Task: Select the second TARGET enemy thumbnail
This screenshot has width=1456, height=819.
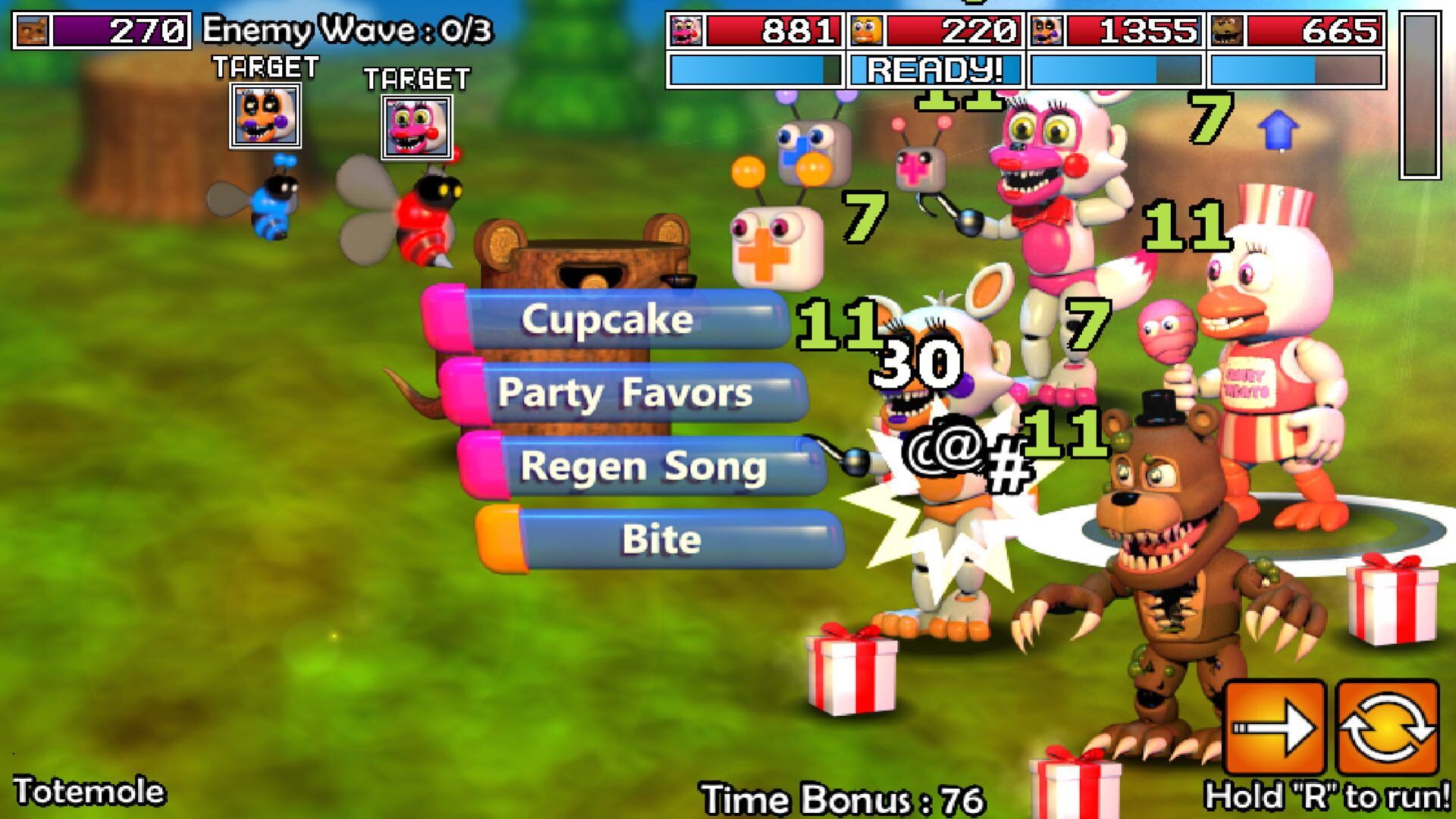Action: (x=416, y=125)
